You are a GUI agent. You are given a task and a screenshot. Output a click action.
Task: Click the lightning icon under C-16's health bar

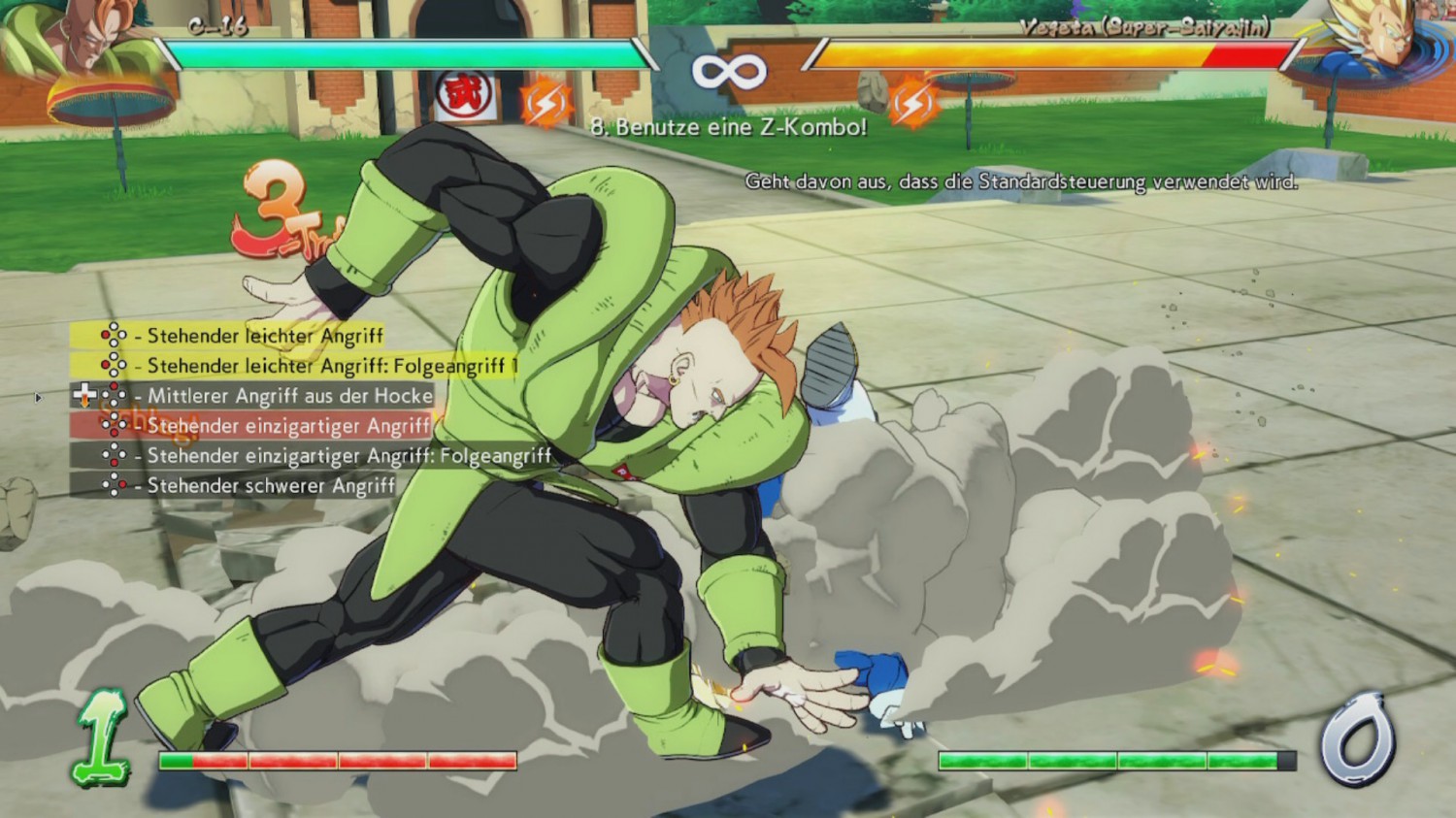(545, 103)
